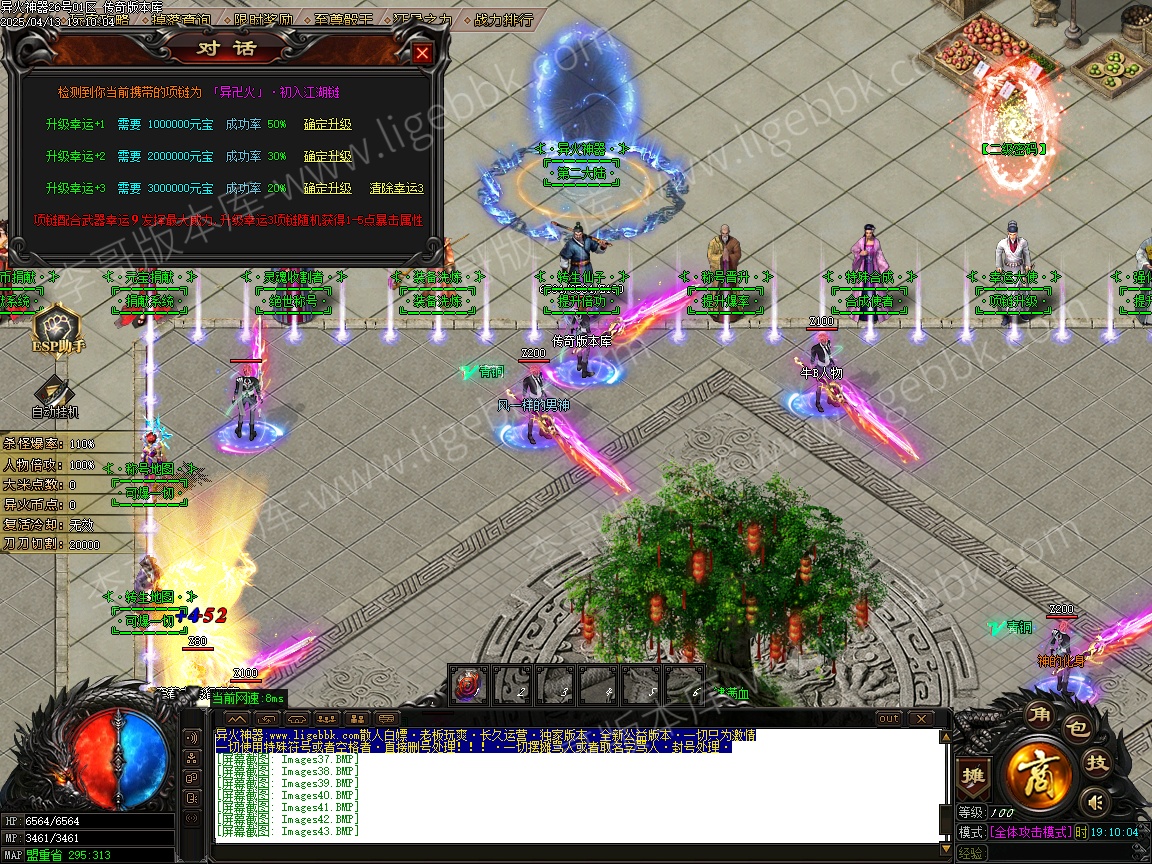The image size is (1152, 864).
Task: Close the 对话 dialog window
Action: tap(422, 53)
